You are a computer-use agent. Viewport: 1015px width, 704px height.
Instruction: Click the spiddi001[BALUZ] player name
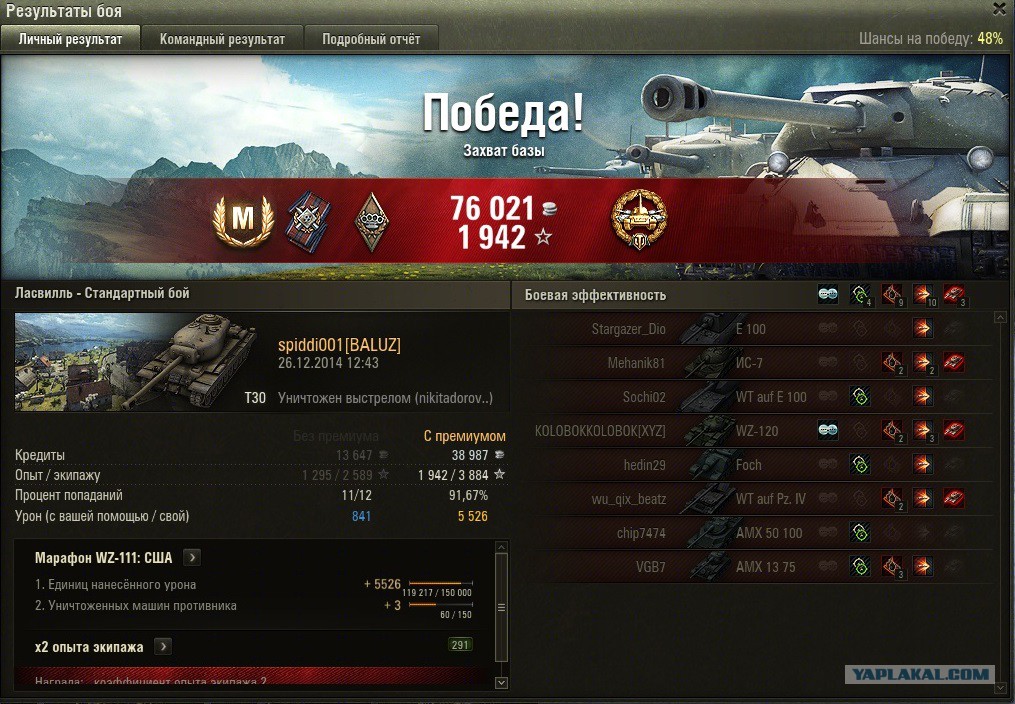pos(339,345)
